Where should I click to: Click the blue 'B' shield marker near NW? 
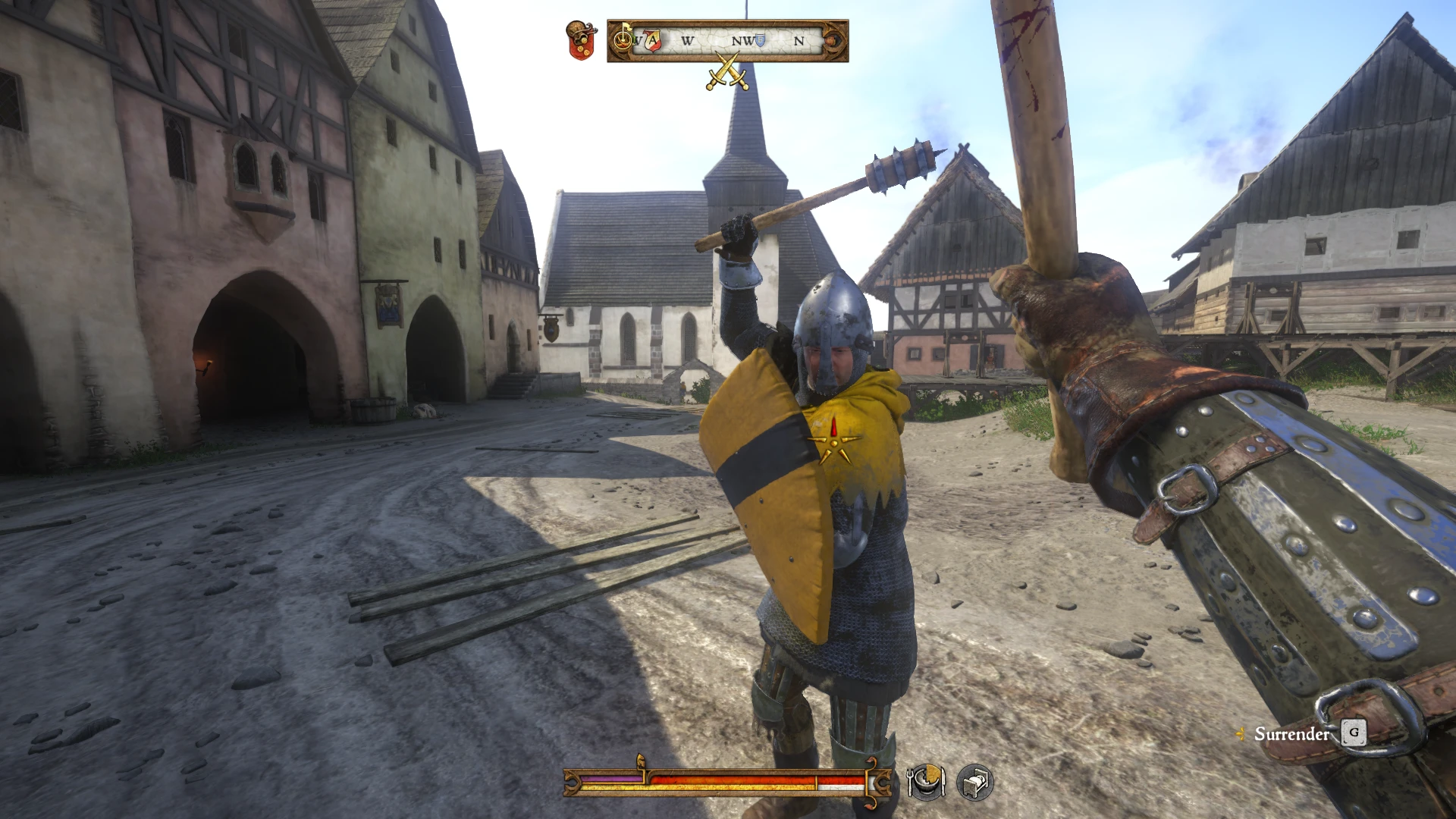(759, 39)
